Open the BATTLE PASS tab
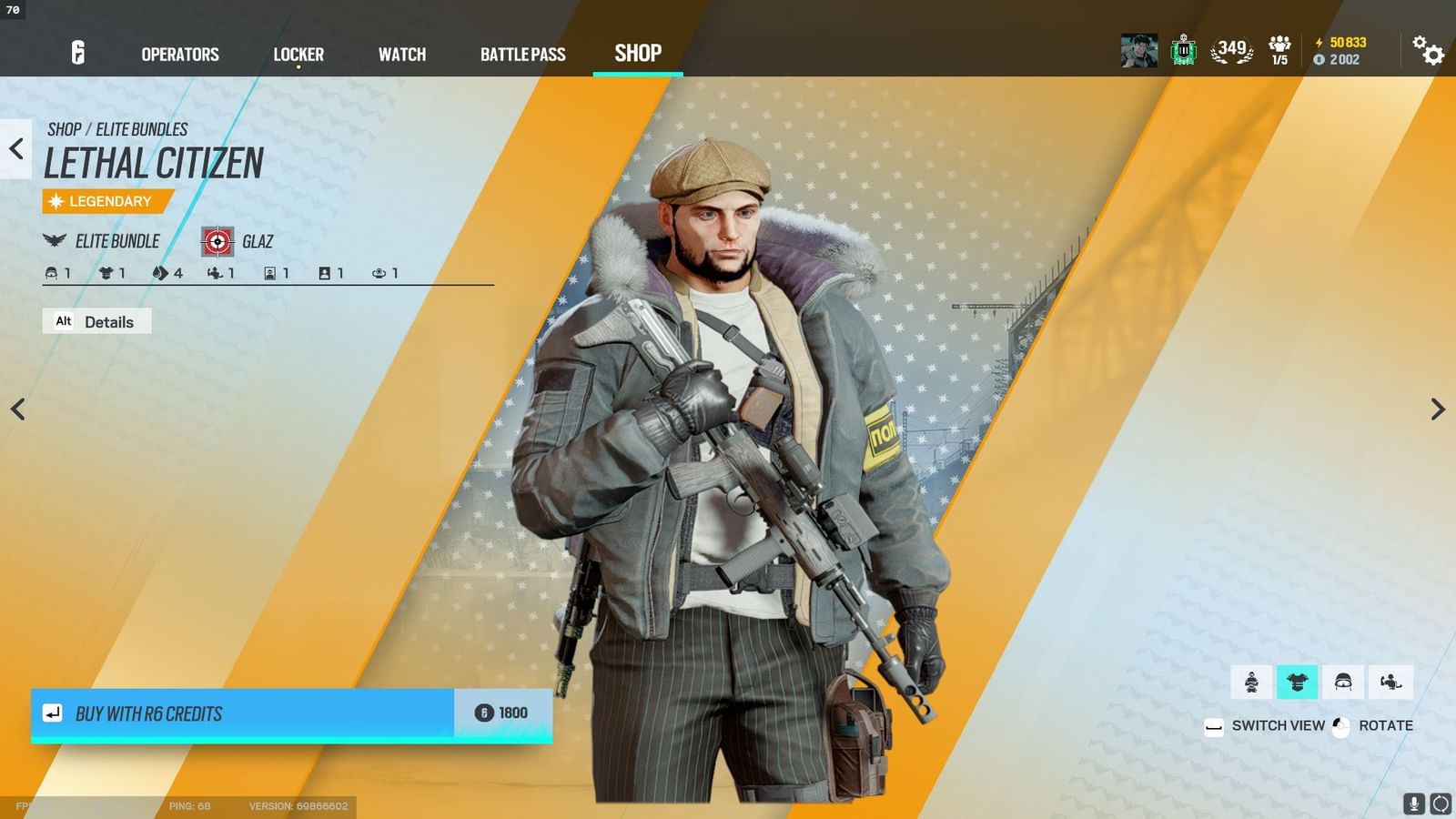 (x=523, y=55)
